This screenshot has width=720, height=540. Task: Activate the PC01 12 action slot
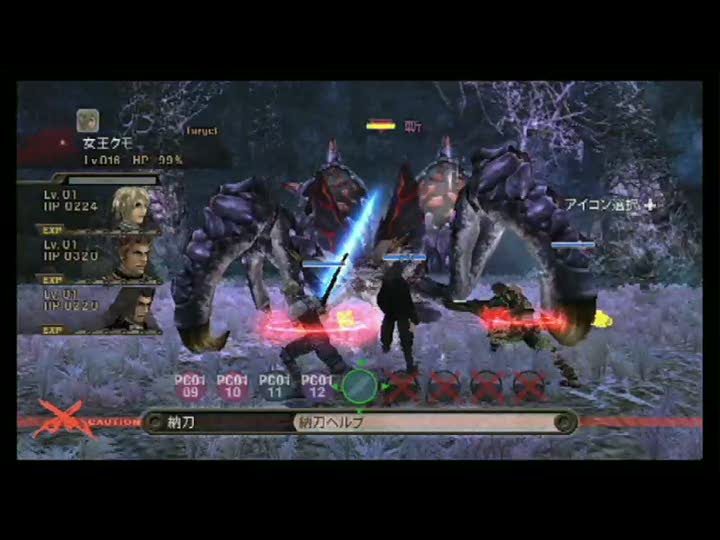[317, 387]
